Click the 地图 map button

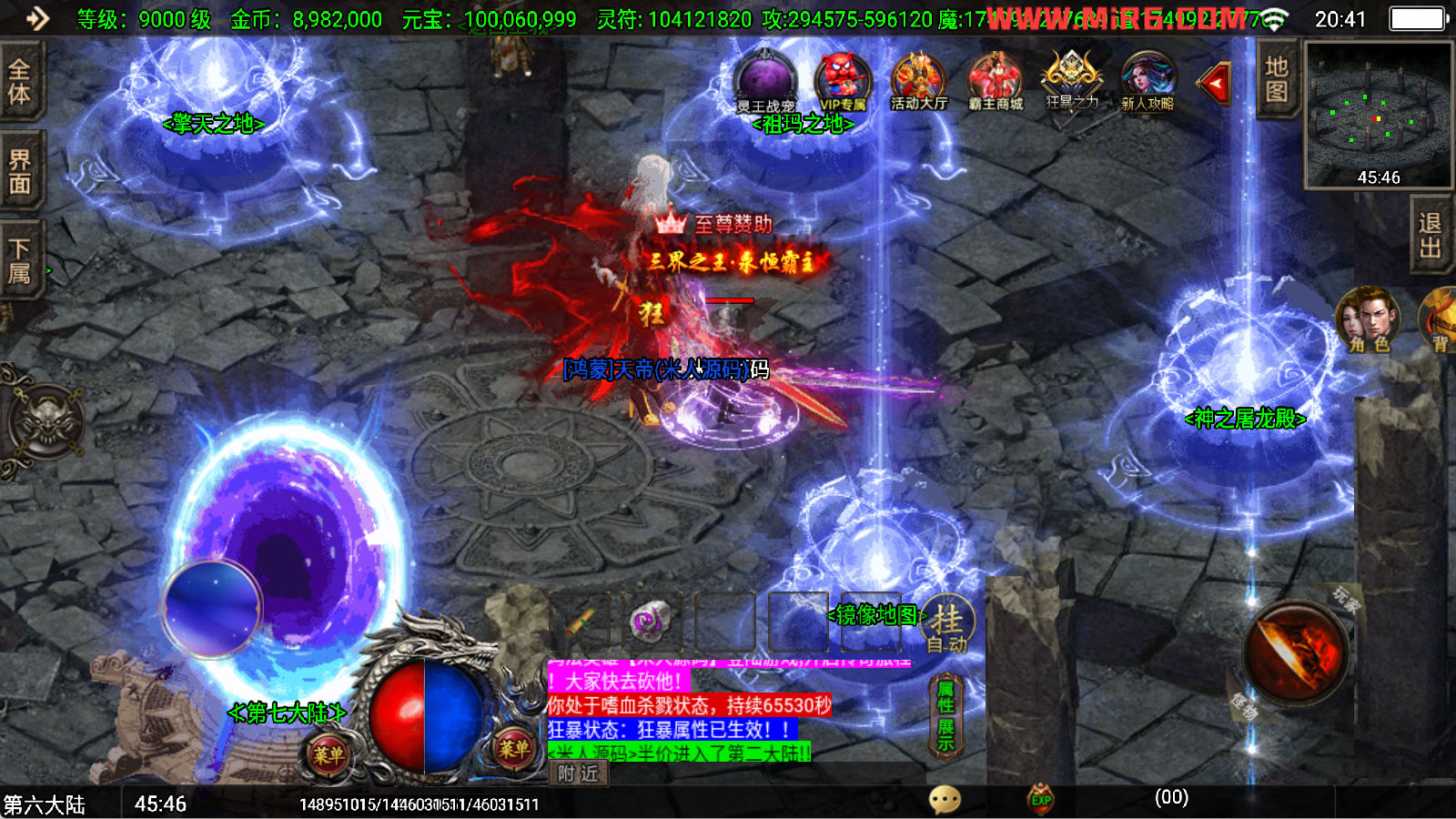pos(1276,79)
